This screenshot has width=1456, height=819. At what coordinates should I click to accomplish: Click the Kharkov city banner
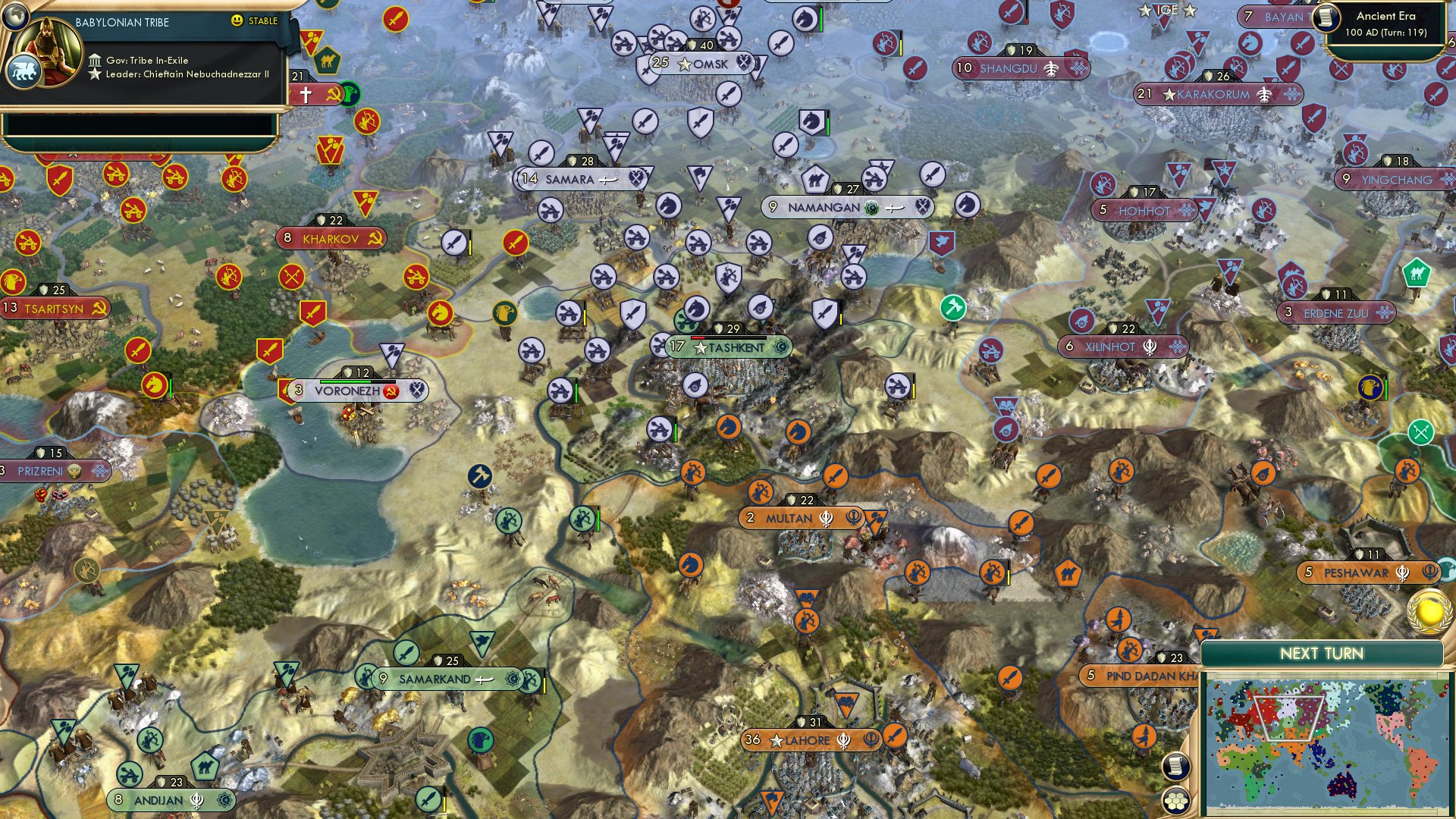click(331, 239)
